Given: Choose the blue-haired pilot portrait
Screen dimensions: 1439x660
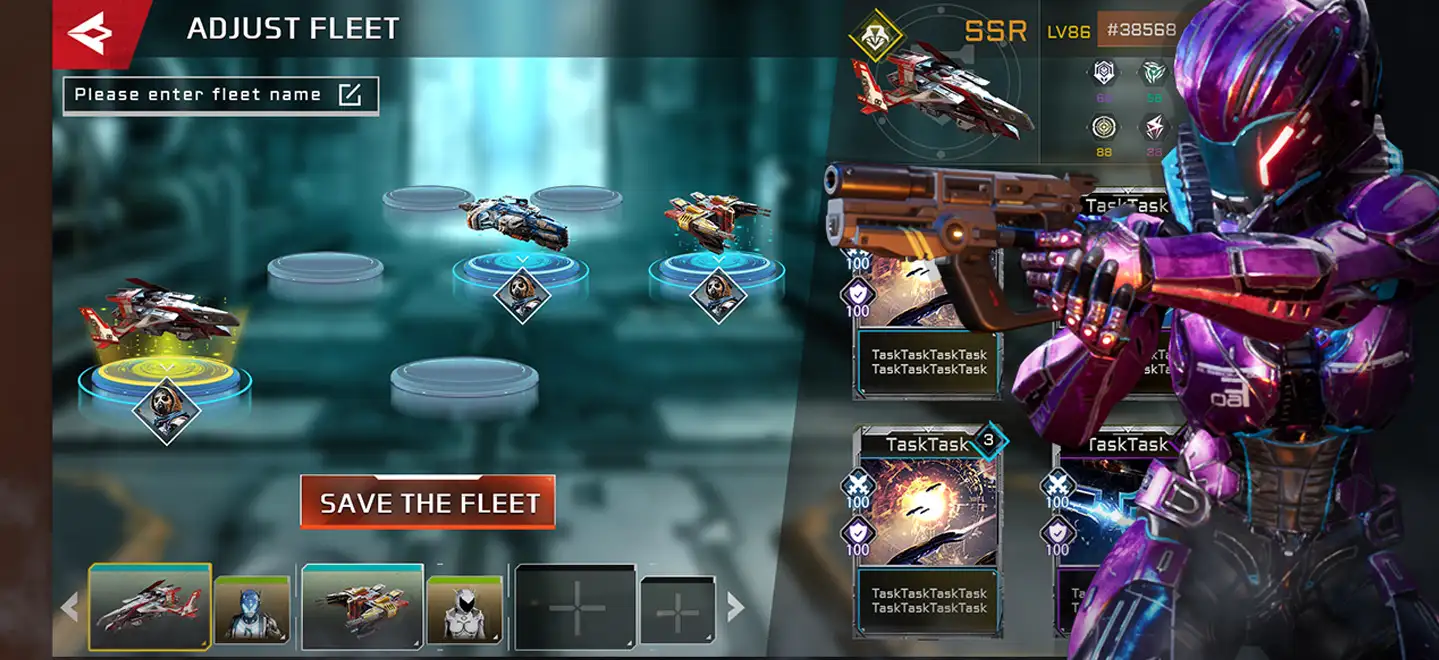Looking at the screenshot, I should point(252,609).
